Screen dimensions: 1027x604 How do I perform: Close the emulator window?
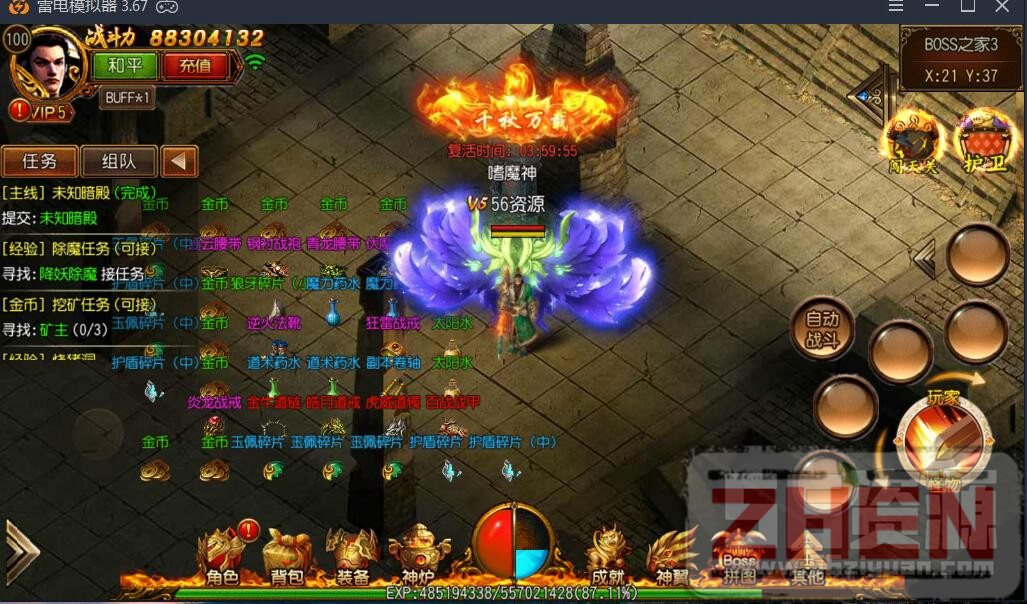[1003, 7]
